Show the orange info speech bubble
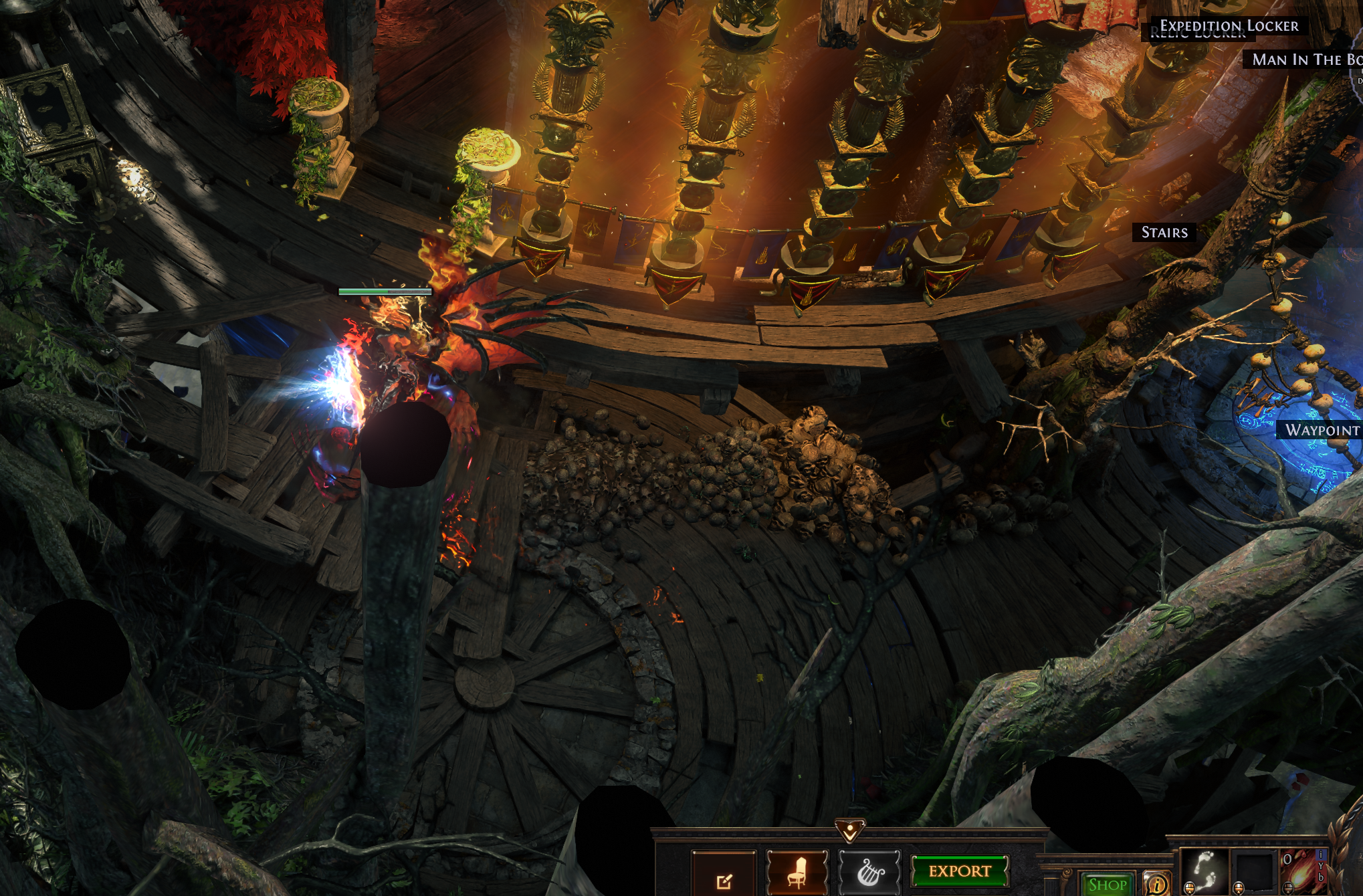The height and width of the screenshot is (896, 1363). pos(1157,884)
